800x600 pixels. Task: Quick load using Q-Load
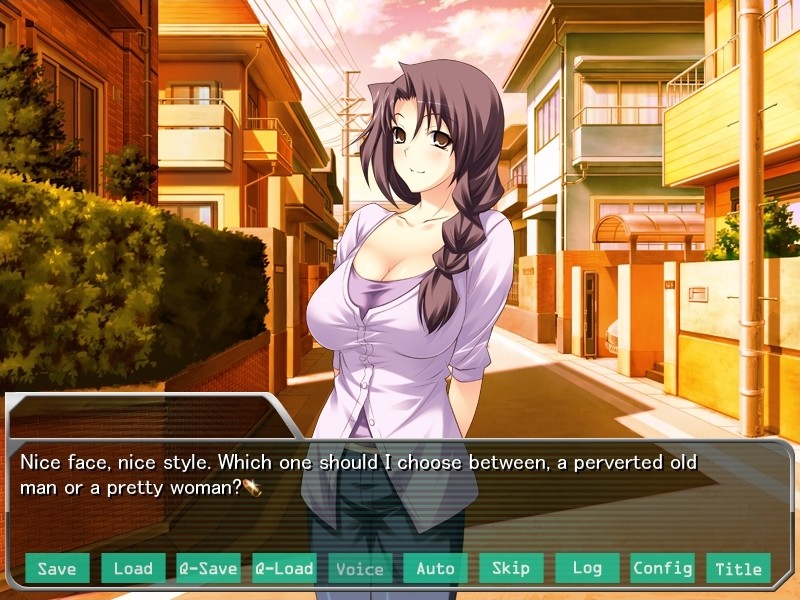click(284, 568)
